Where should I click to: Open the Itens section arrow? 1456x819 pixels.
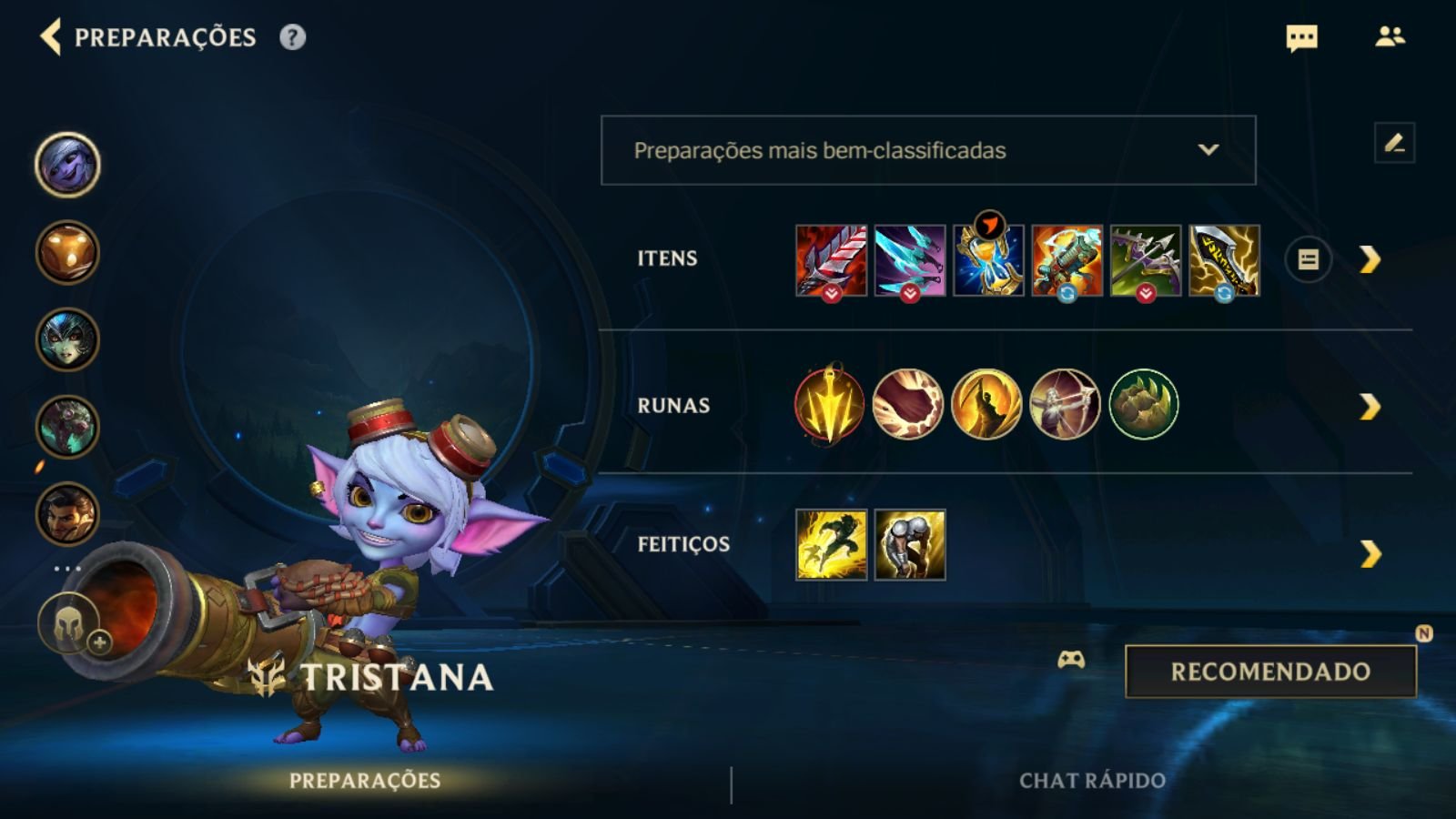click(x=1370, y=260)
